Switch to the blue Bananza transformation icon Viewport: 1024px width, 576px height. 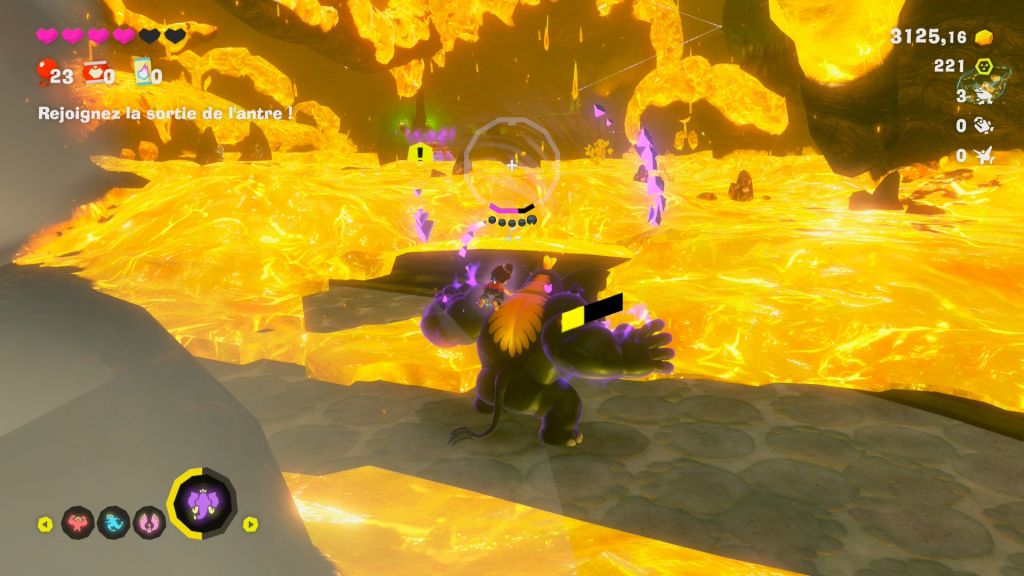[x=113, y=521]
